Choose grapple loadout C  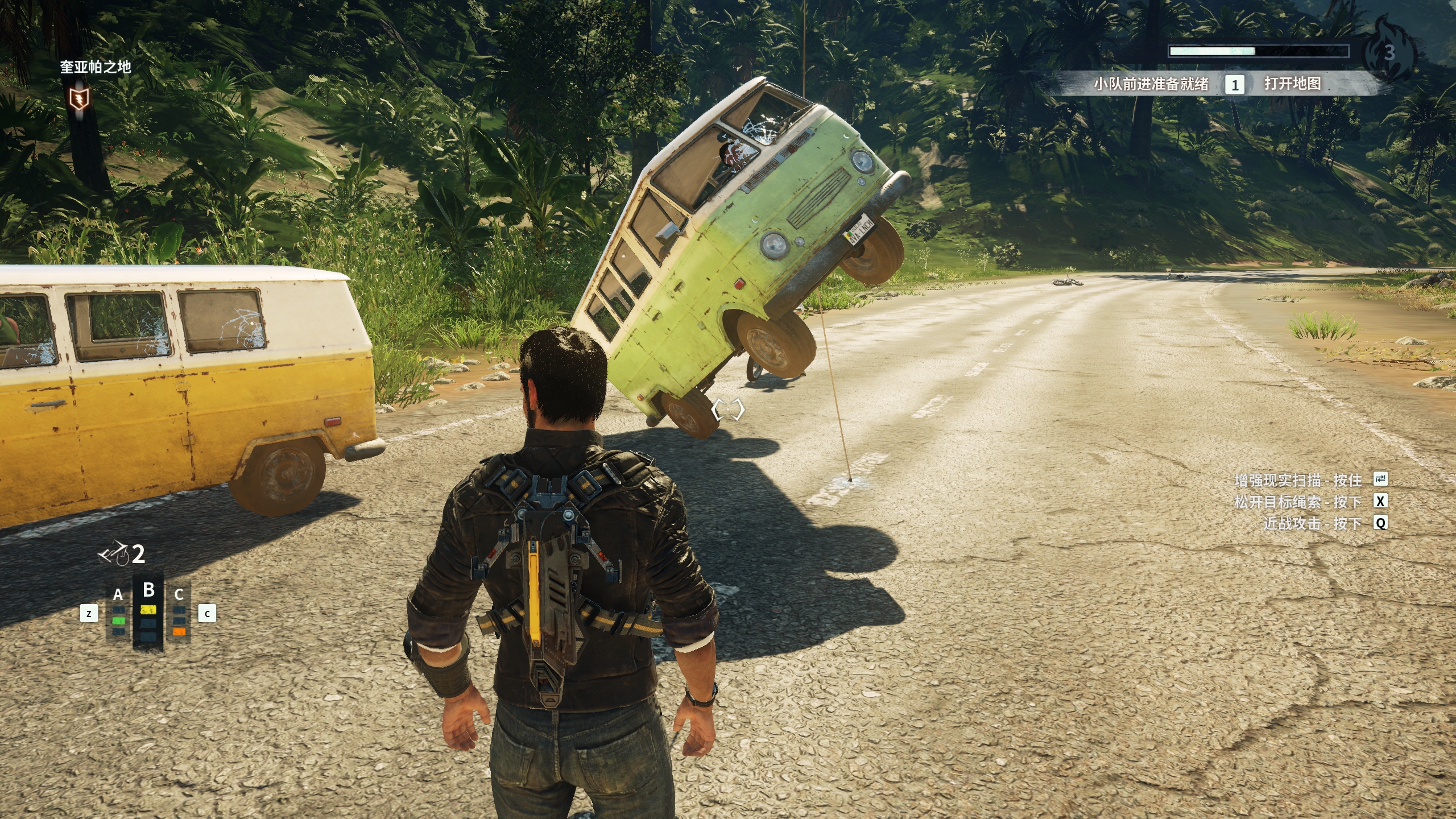click(x=179, y=613)
